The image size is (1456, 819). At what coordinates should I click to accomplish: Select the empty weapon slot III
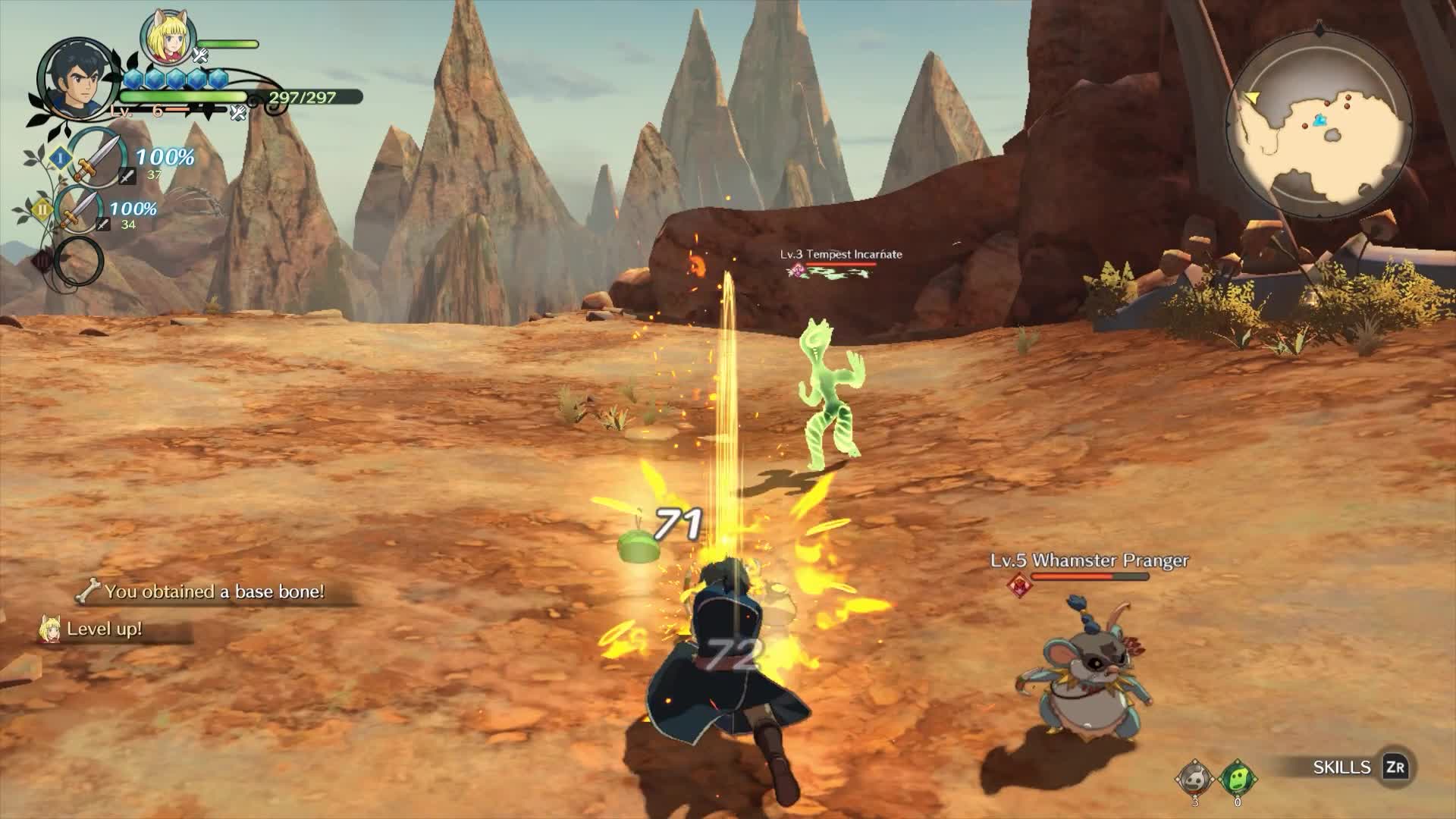pos(78,261)
